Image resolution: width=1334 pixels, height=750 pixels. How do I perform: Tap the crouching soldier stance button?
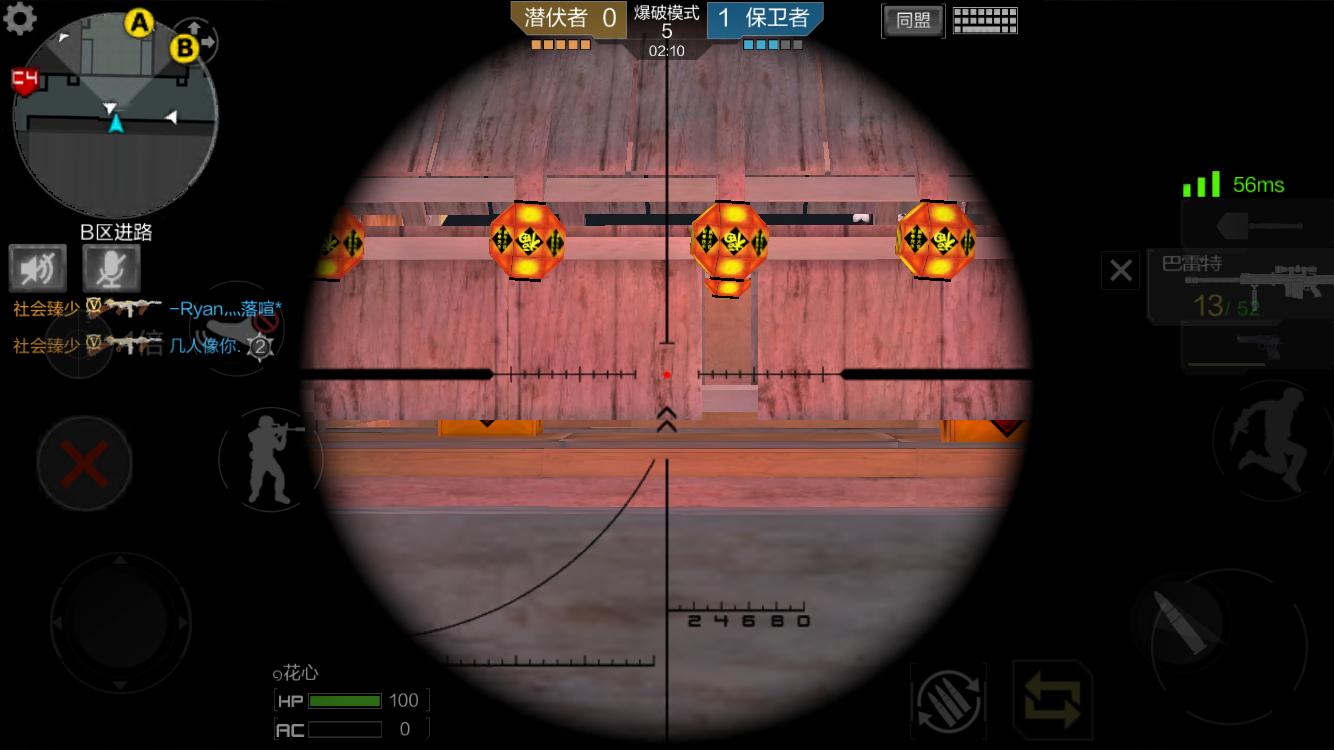point(270,459)
